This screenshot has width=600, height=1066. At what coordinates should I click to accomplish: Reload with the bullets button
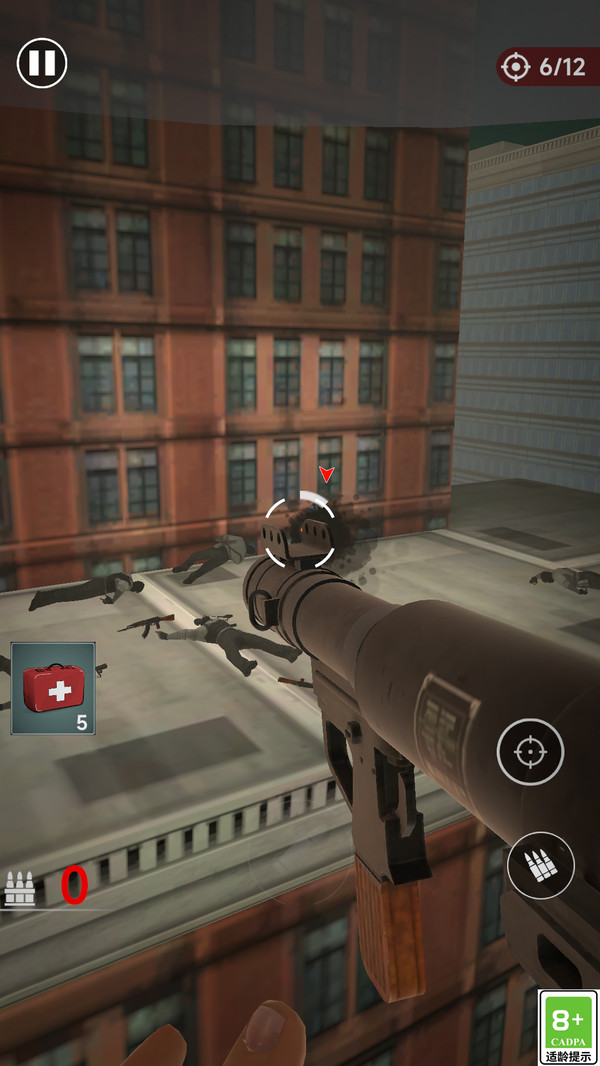(540, 865)
